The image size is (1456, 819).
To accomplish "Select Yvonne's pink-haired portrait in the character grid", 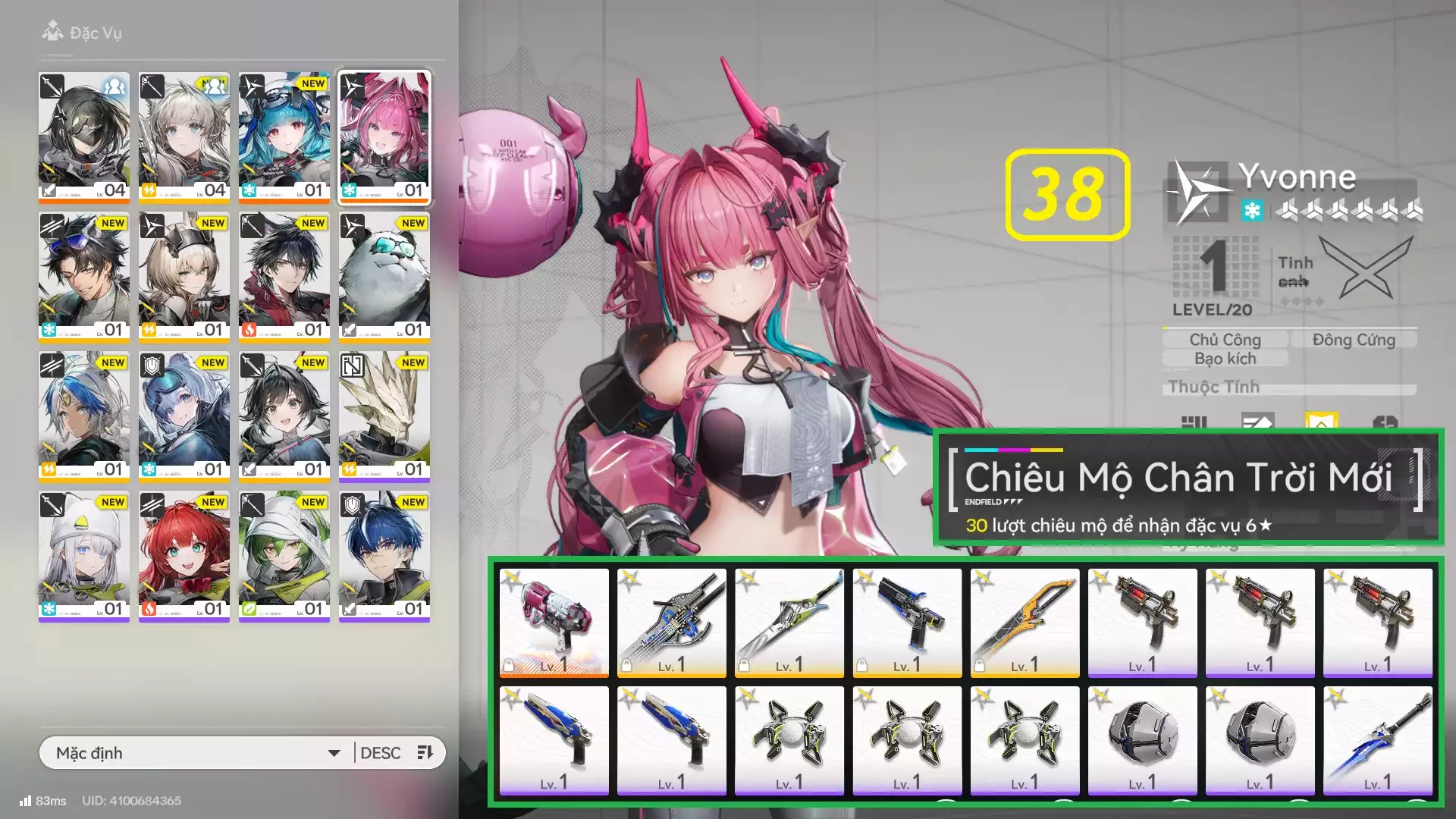I will click(x=384, y=135).
